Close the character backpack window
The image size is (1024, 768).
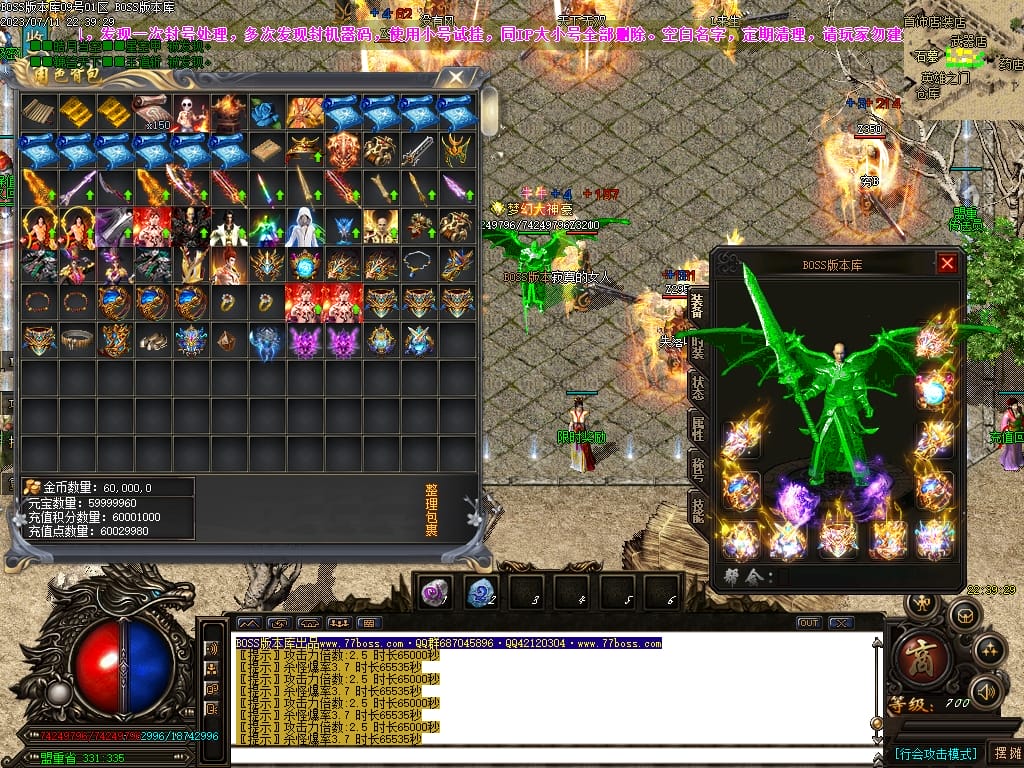tap(456, 76)
